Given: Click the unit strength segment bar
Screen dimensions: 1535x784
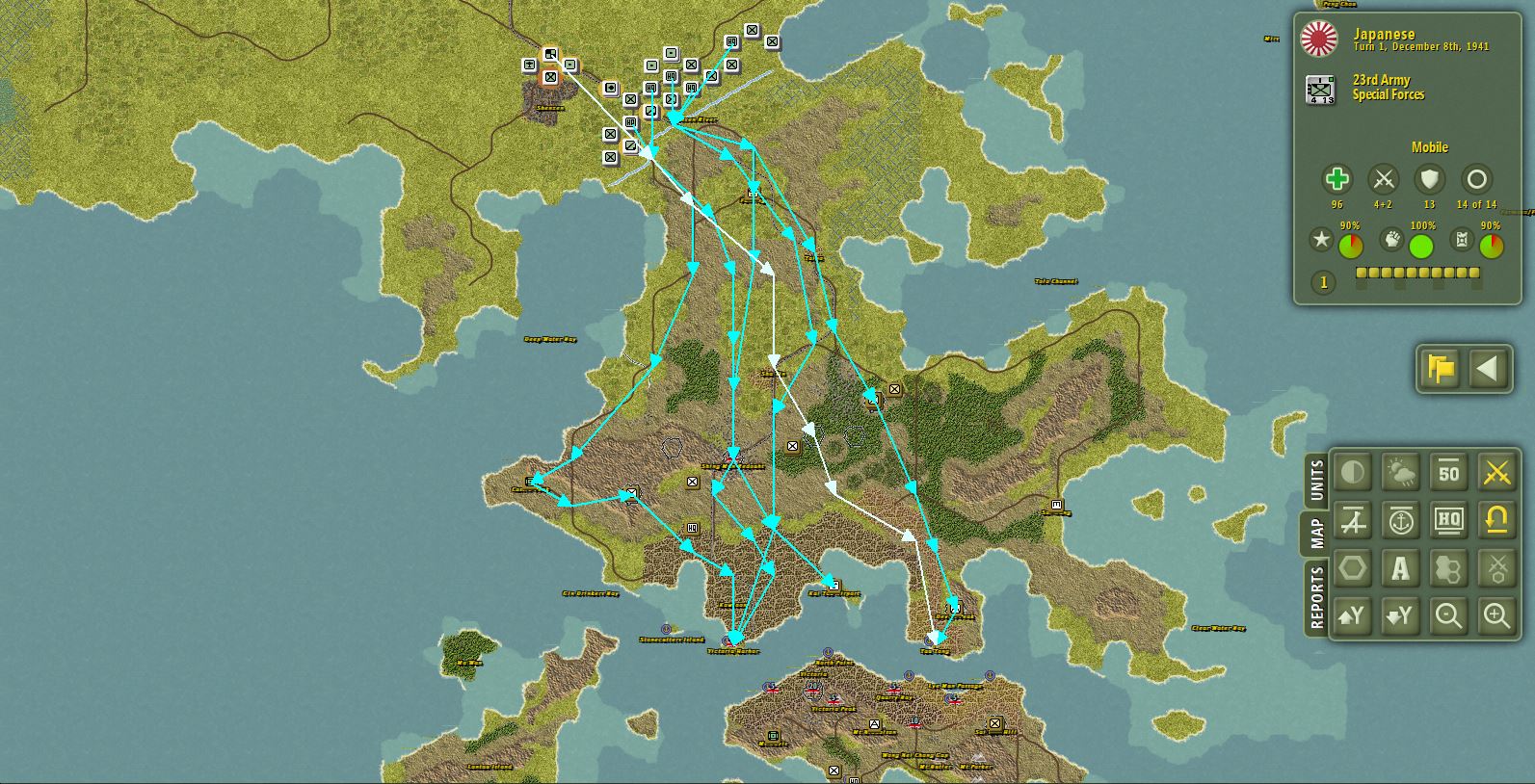Looking at the screenshot, I should pyautogui.click(x=1416, y=274).
